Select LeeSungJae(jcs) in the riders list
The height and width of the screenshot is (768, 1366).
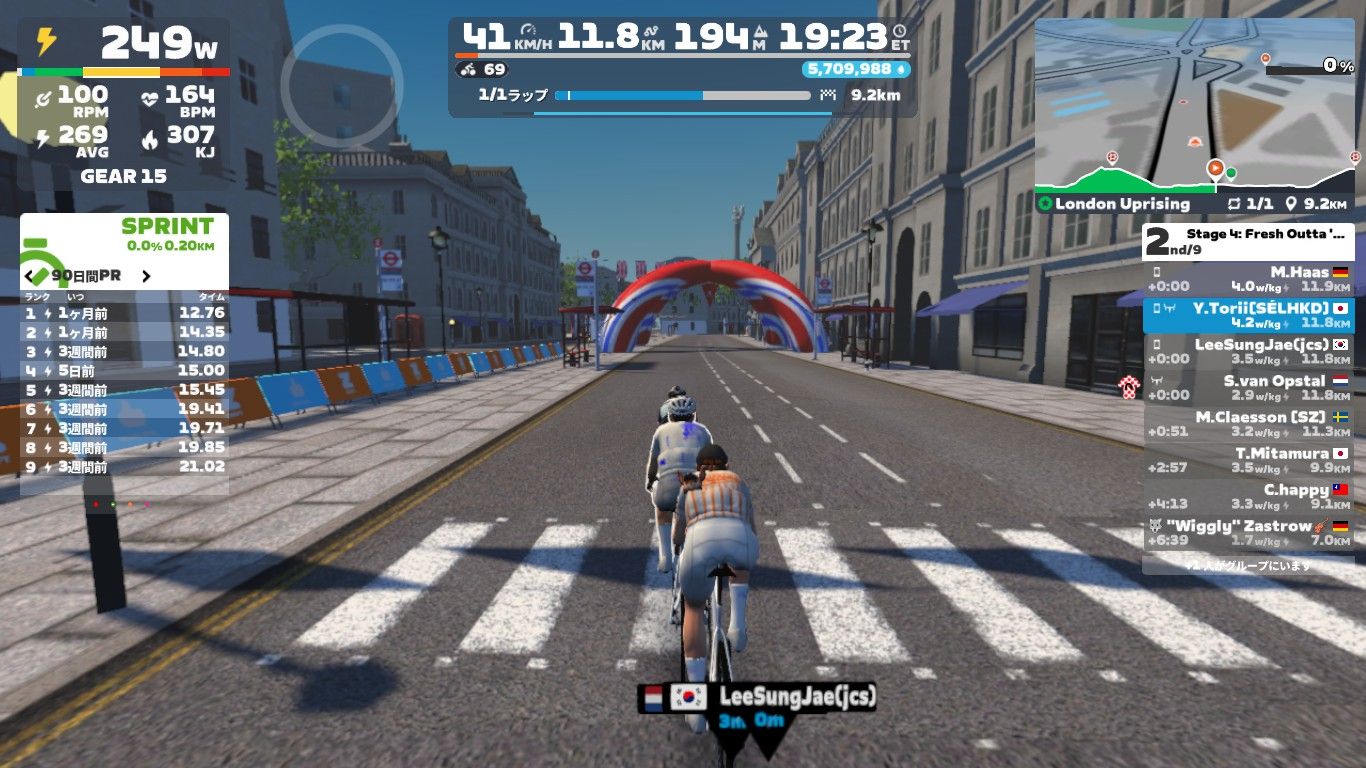pos(1248,351)
